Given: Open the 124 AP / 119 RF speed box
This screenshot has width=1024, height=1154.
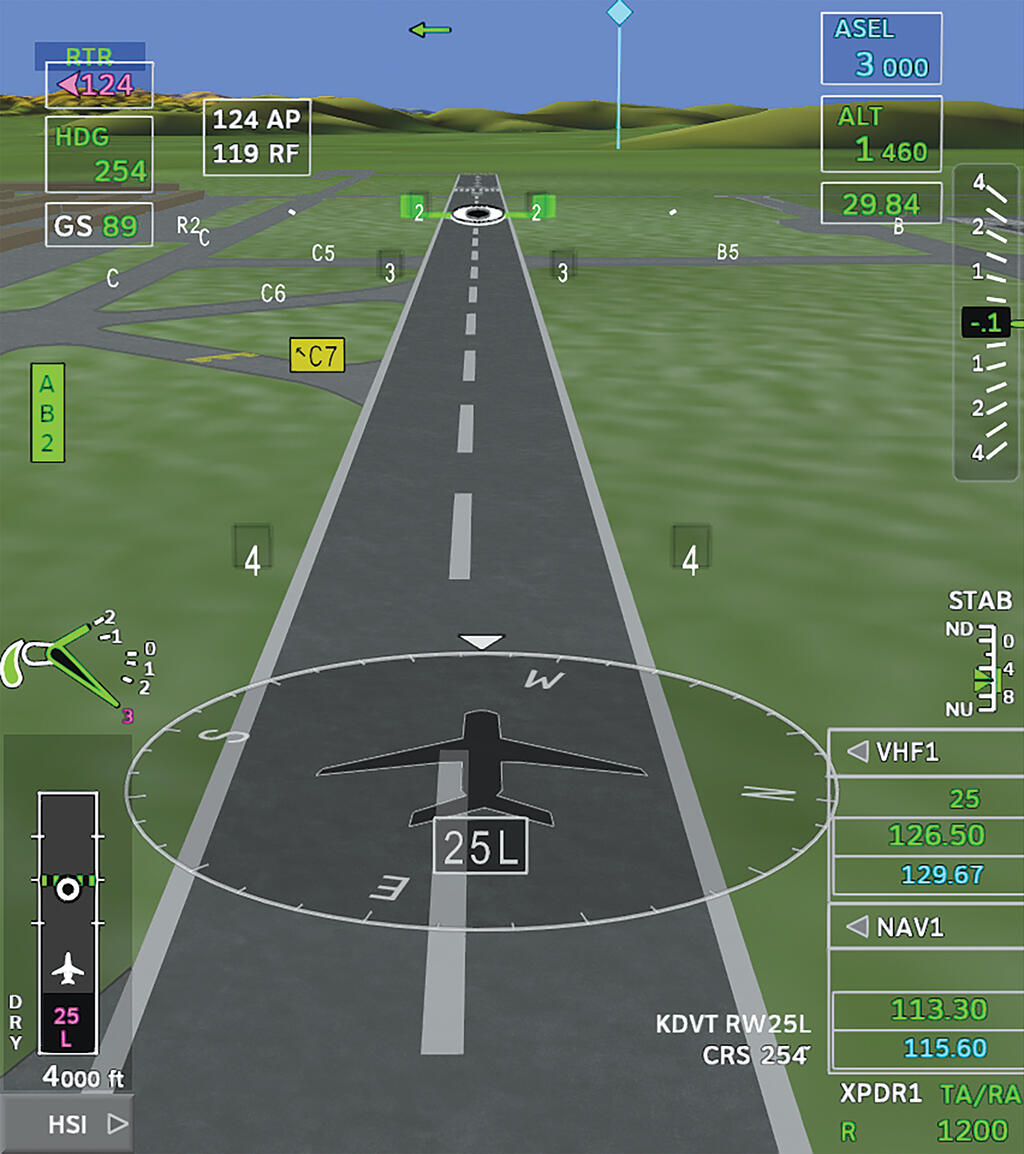Looking at the screenshot, I should click(x=256, y=137).
